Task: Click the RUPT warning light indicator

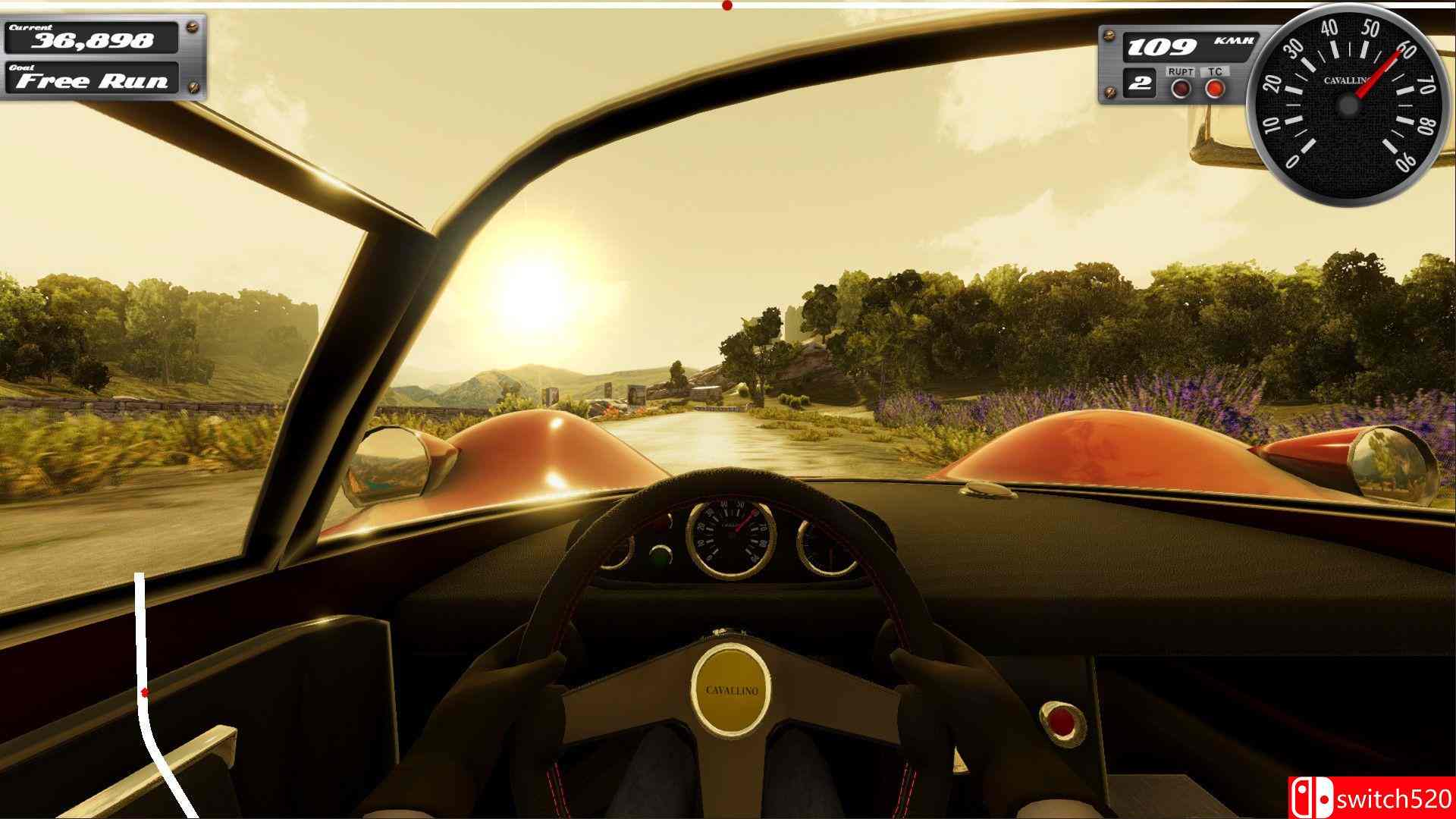Action: tap(1181, 89)
